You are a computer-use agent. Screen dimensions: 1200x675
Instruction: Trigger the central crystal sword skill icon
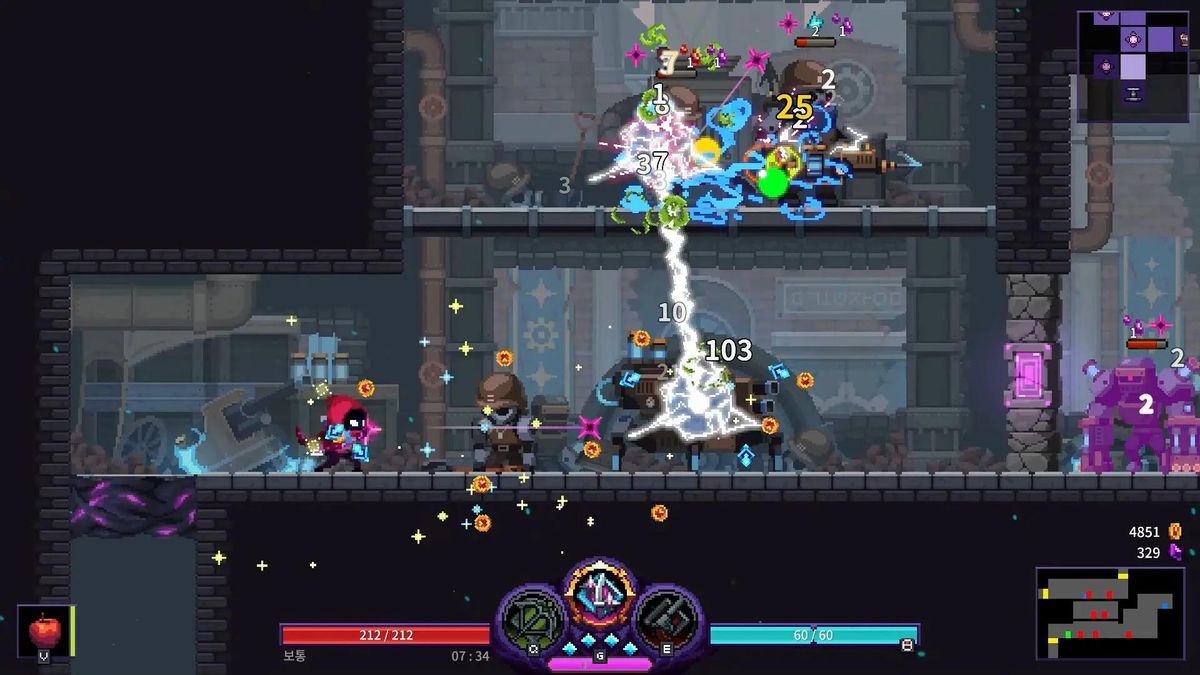(600, 598)
